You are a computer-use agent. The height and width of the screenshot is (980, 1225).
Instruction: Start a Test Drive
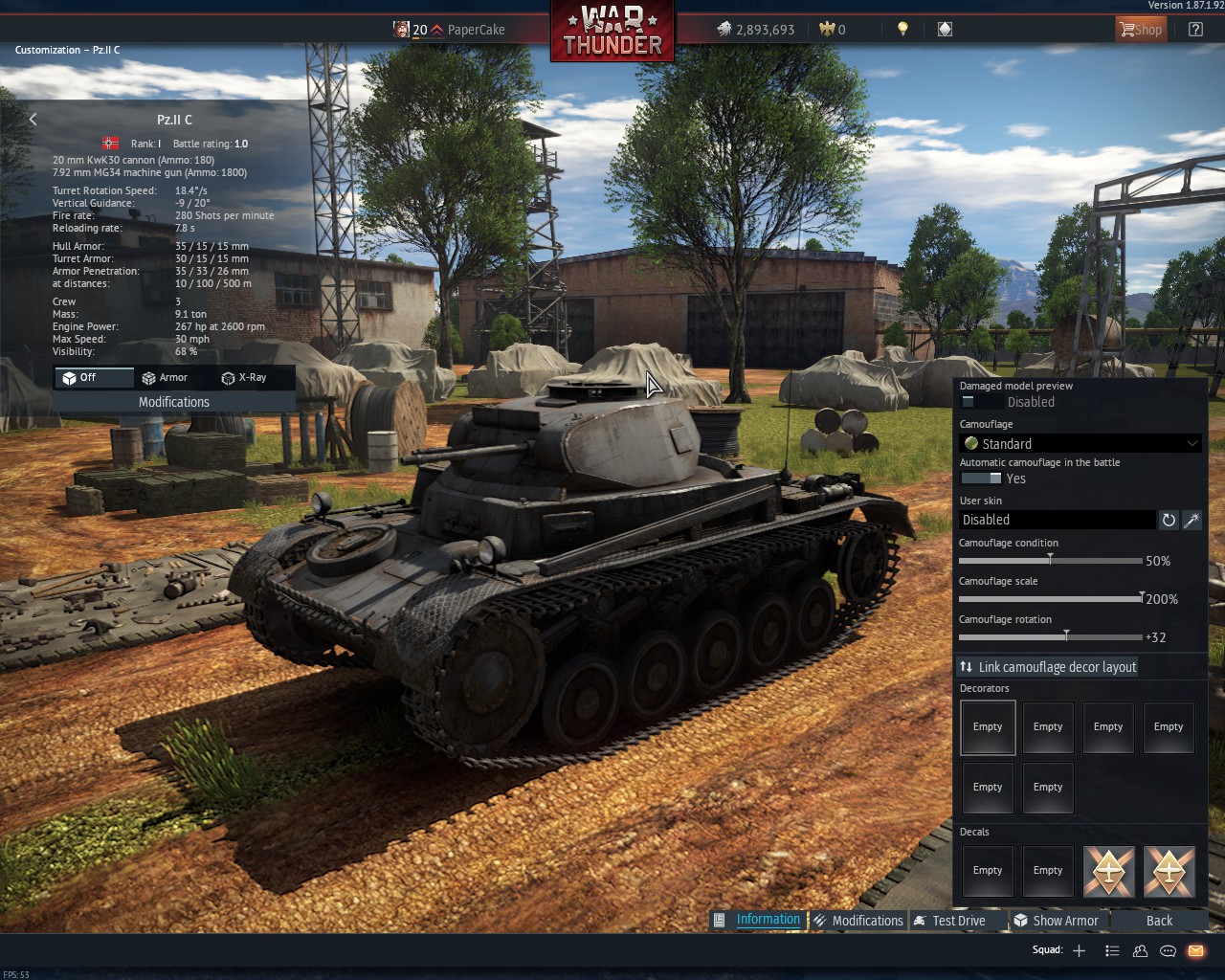pyautogui.click(x=950, y=921)
